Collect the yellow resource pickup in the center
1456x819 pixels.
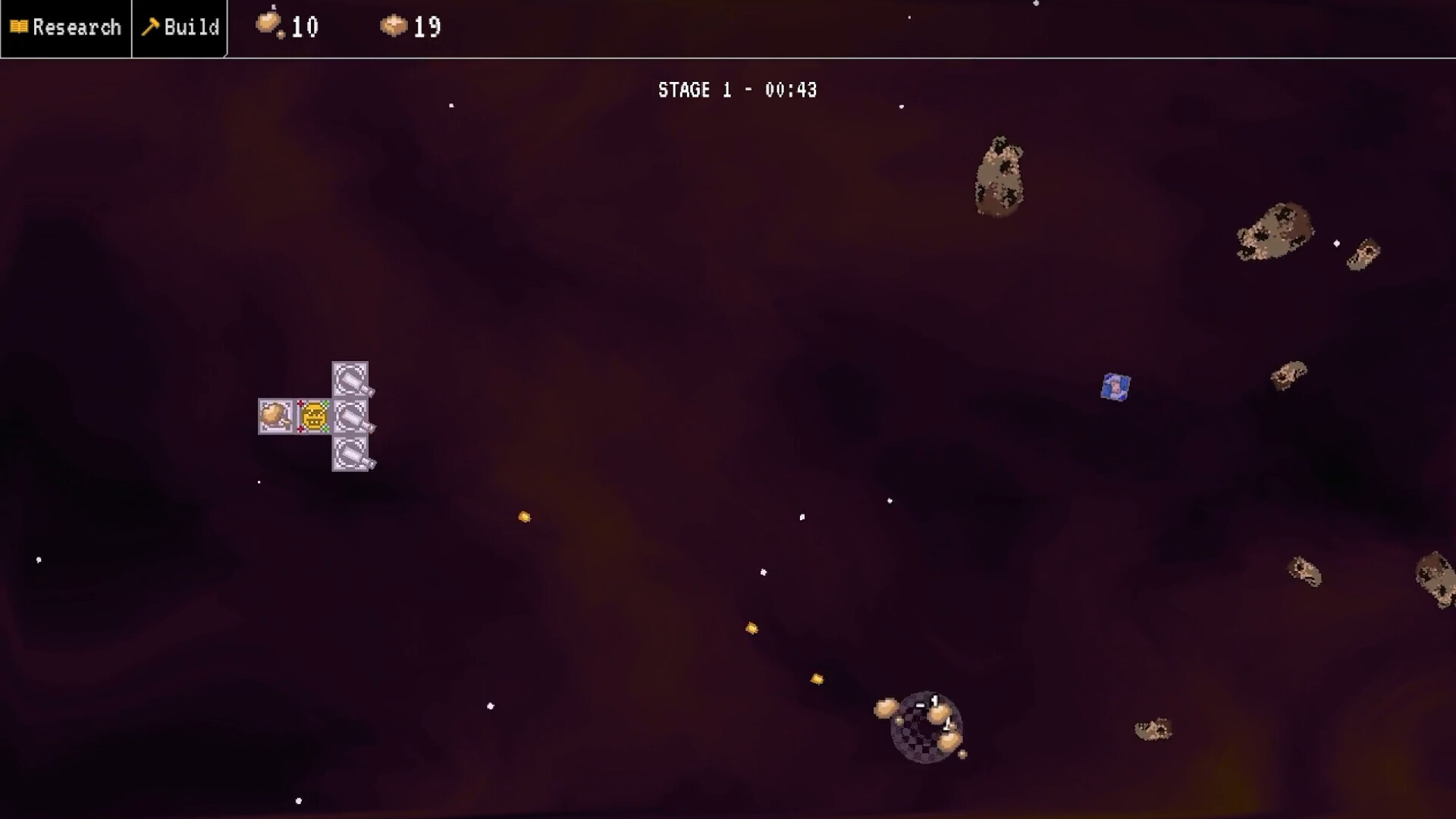click(x=524, y=516)
